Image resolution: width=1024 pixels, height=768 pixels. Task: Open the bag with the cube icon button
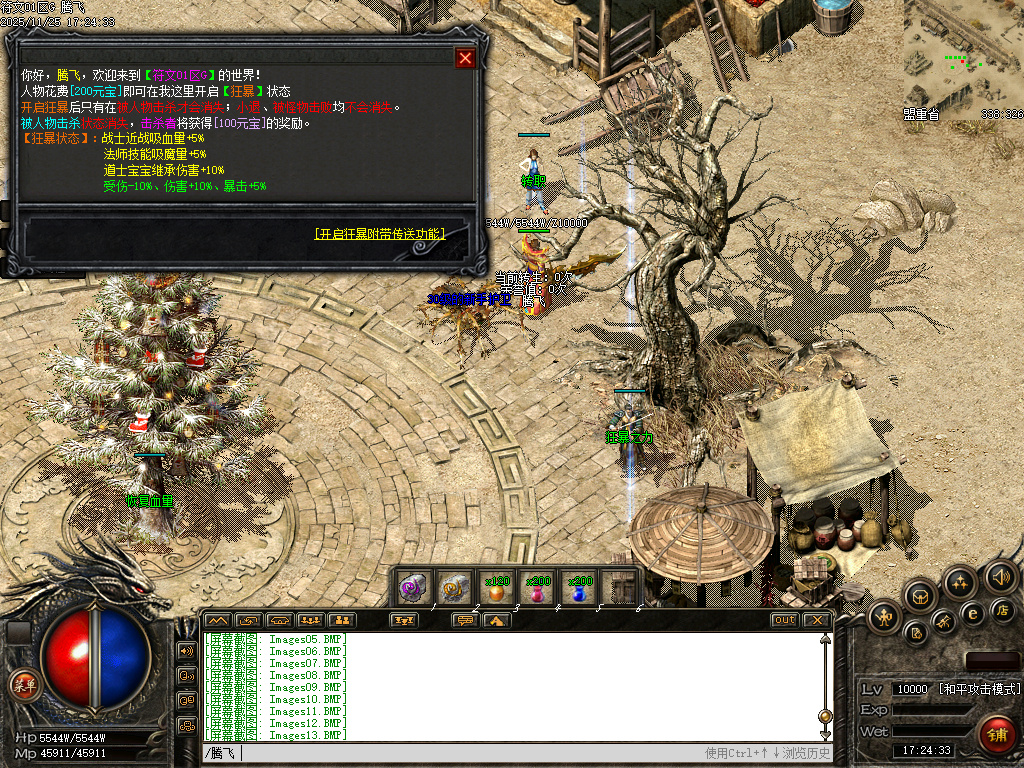coord(919,596)
